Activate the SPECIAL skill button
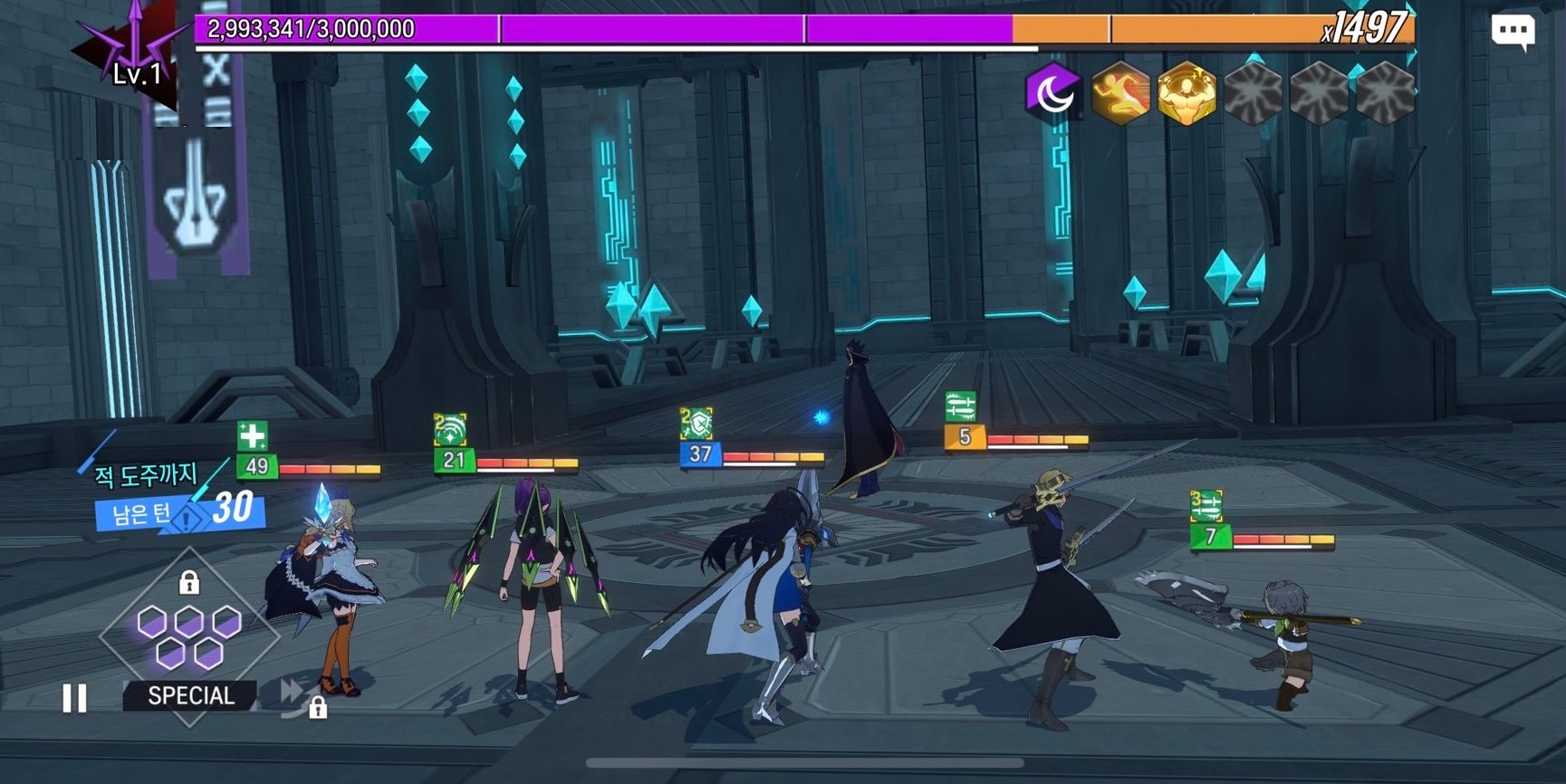 190,695
